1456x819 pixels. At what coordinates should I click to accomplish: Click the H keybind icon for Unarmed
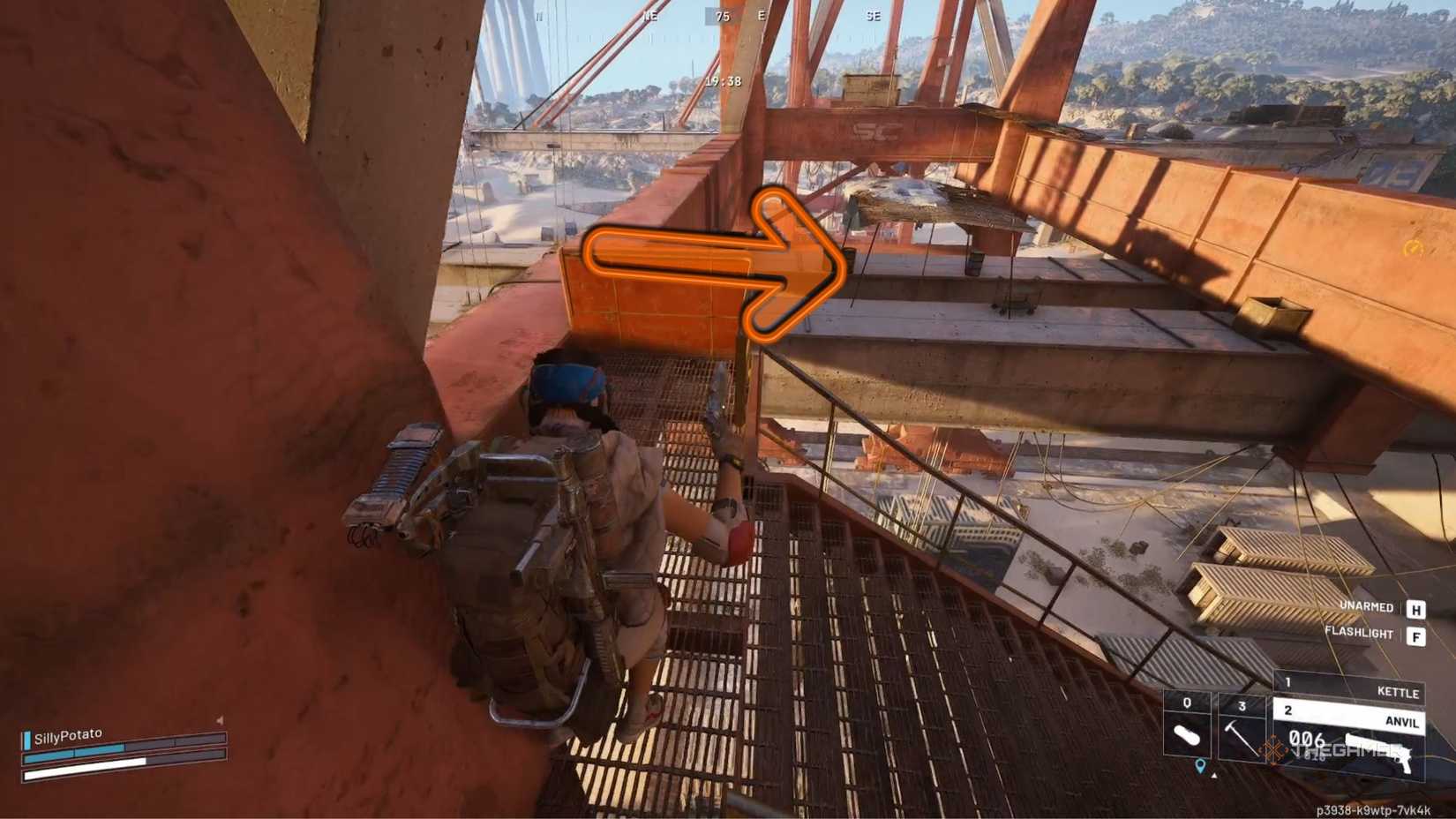tap(1415, 607)
